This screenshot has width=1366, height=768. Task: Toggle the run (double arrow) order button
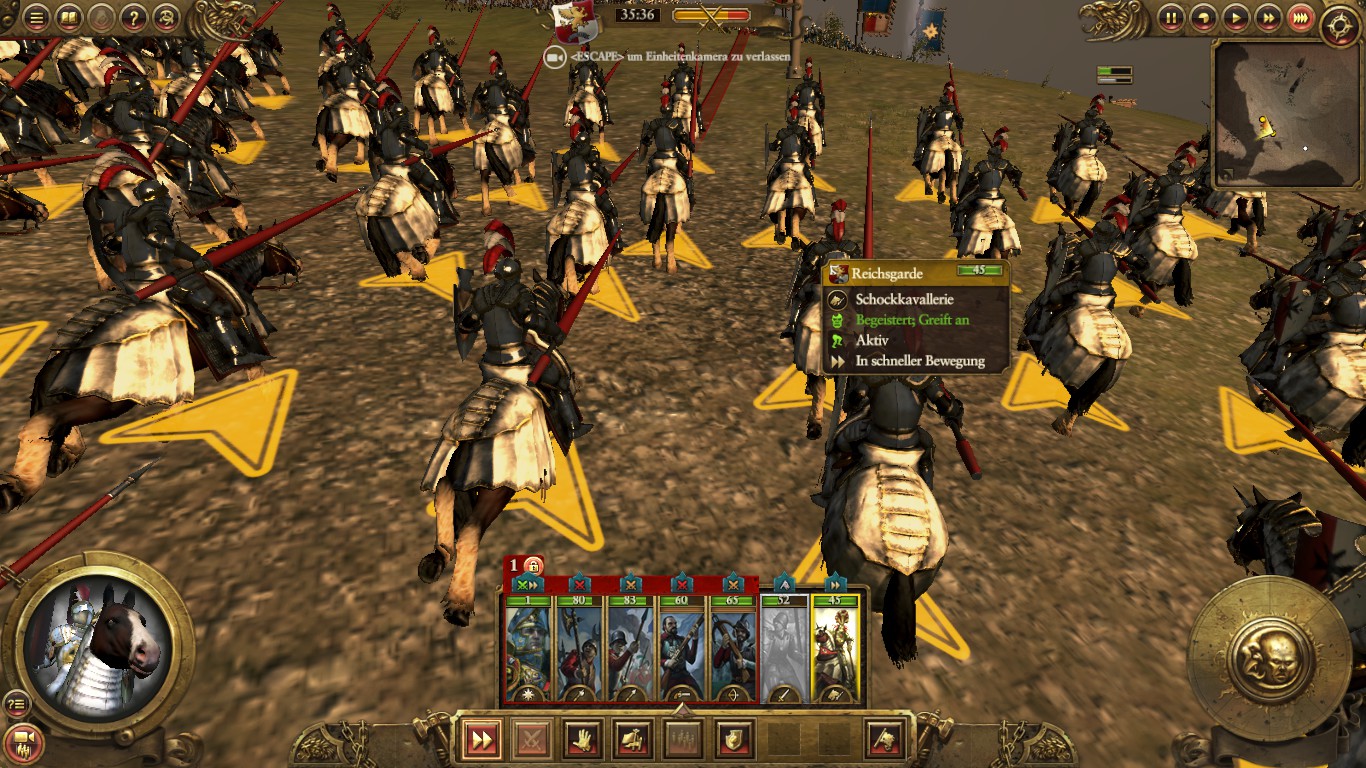[x=481, y=740]
